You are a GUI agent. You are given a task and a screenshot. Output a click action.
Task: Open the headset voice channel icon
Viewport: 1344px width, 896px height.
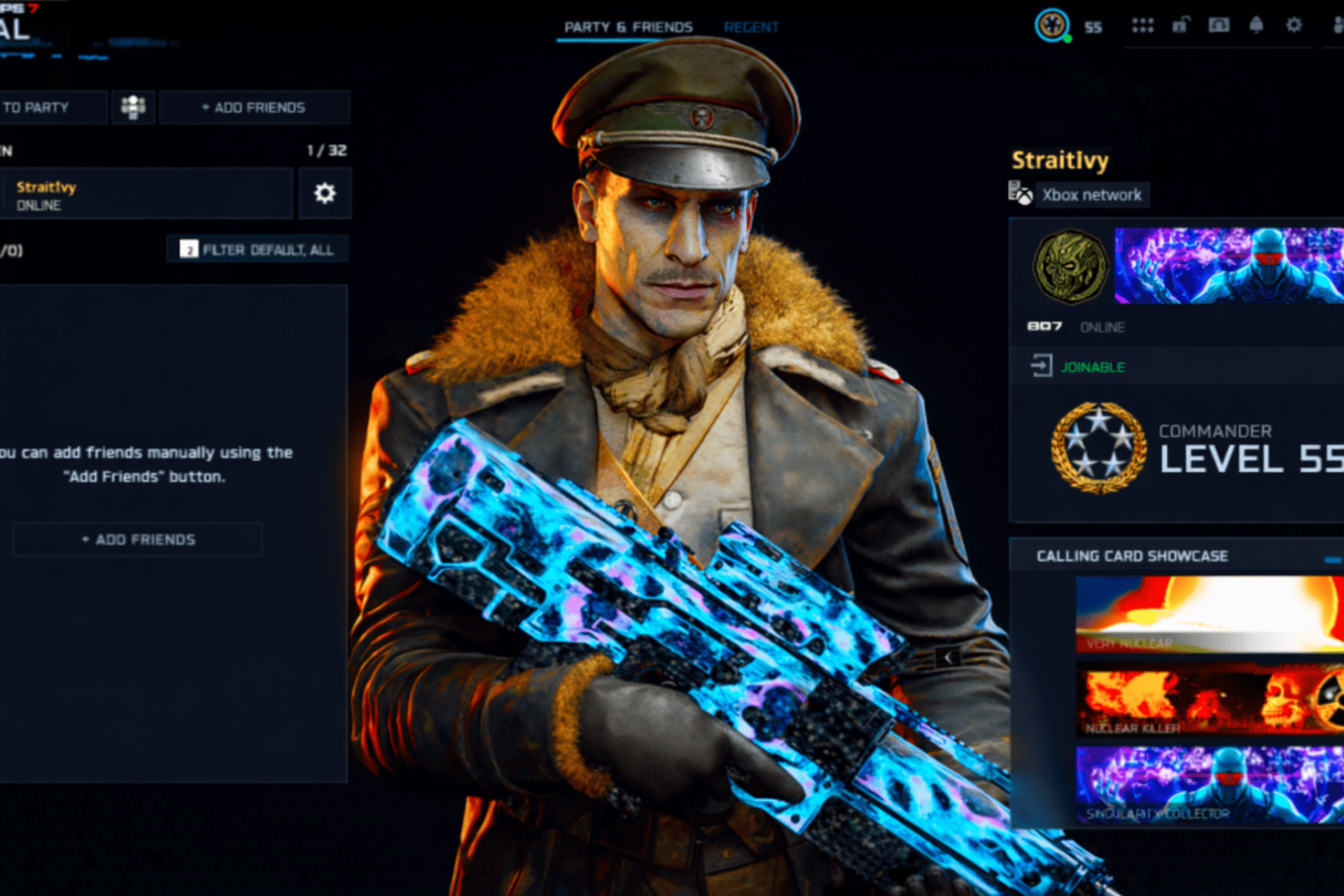[1219, 26]
